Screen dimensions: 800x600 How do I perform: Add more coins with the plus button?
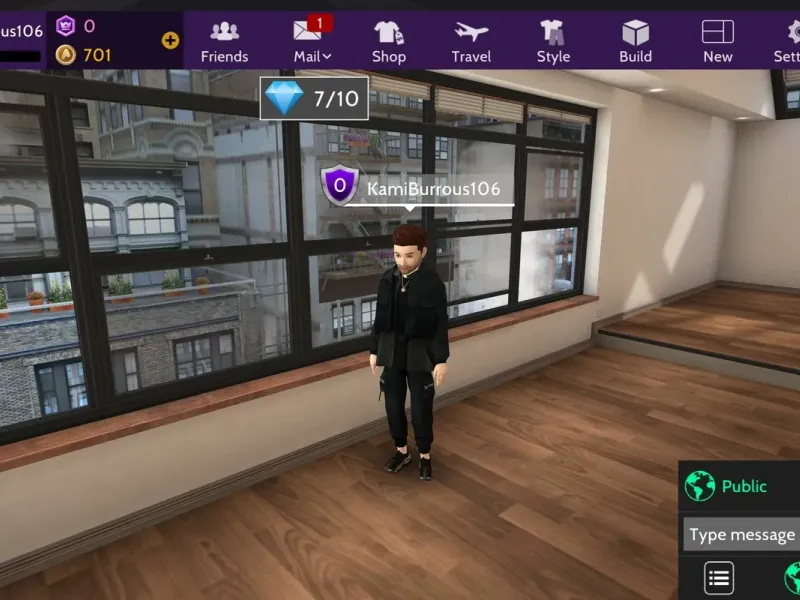170,41
